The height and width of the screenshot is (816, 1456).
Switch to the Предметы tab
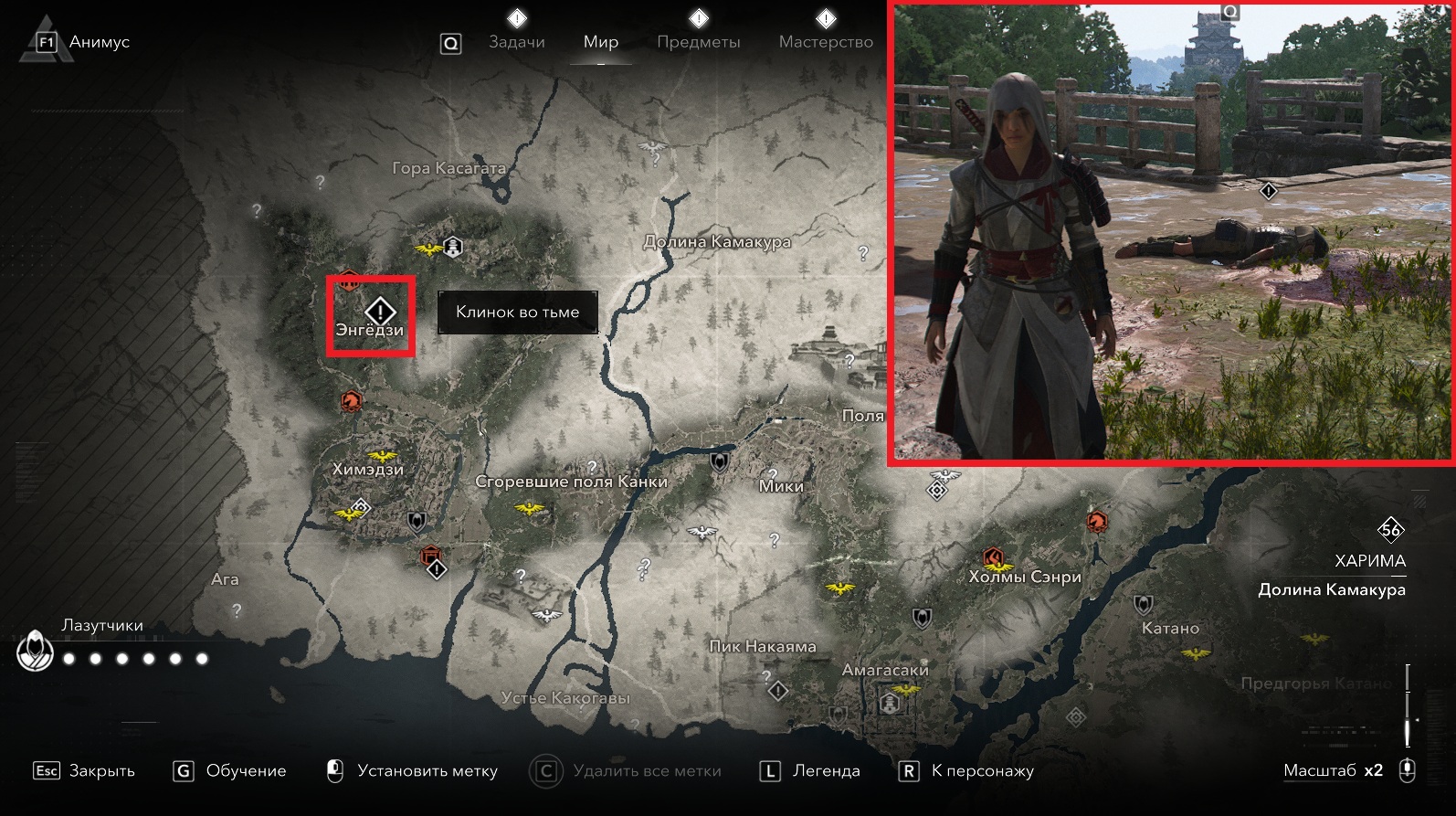pyautogui.click(x=699, y=42)
